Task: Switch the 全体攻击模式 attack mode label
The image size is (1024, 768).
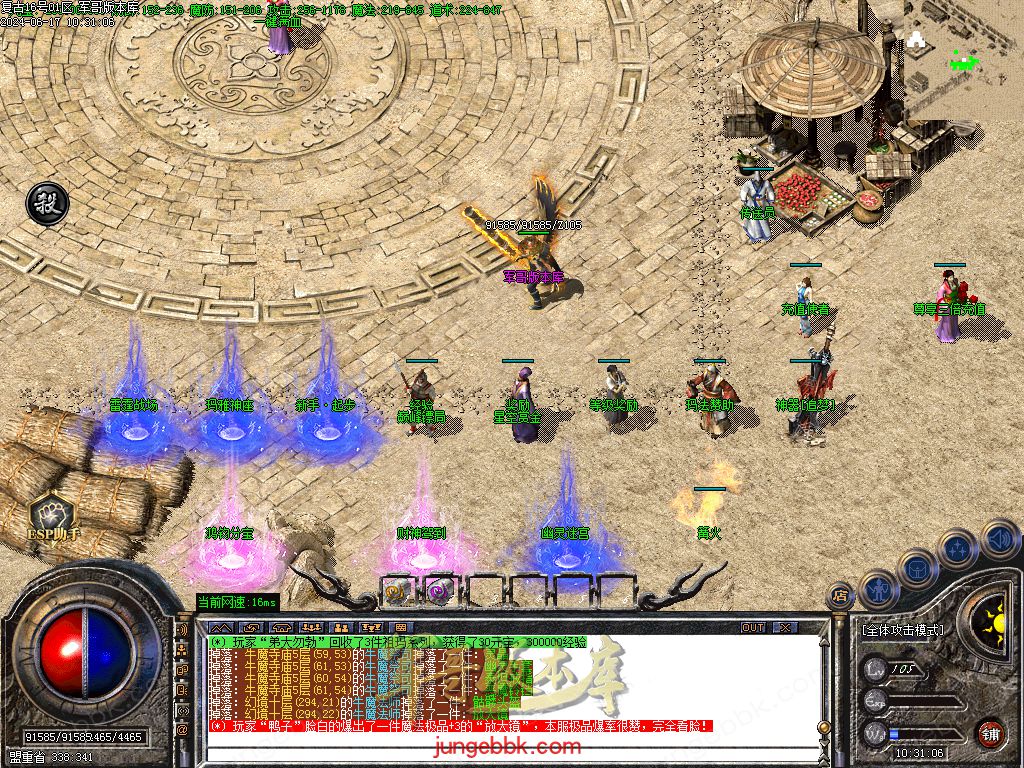Action: 901,630
